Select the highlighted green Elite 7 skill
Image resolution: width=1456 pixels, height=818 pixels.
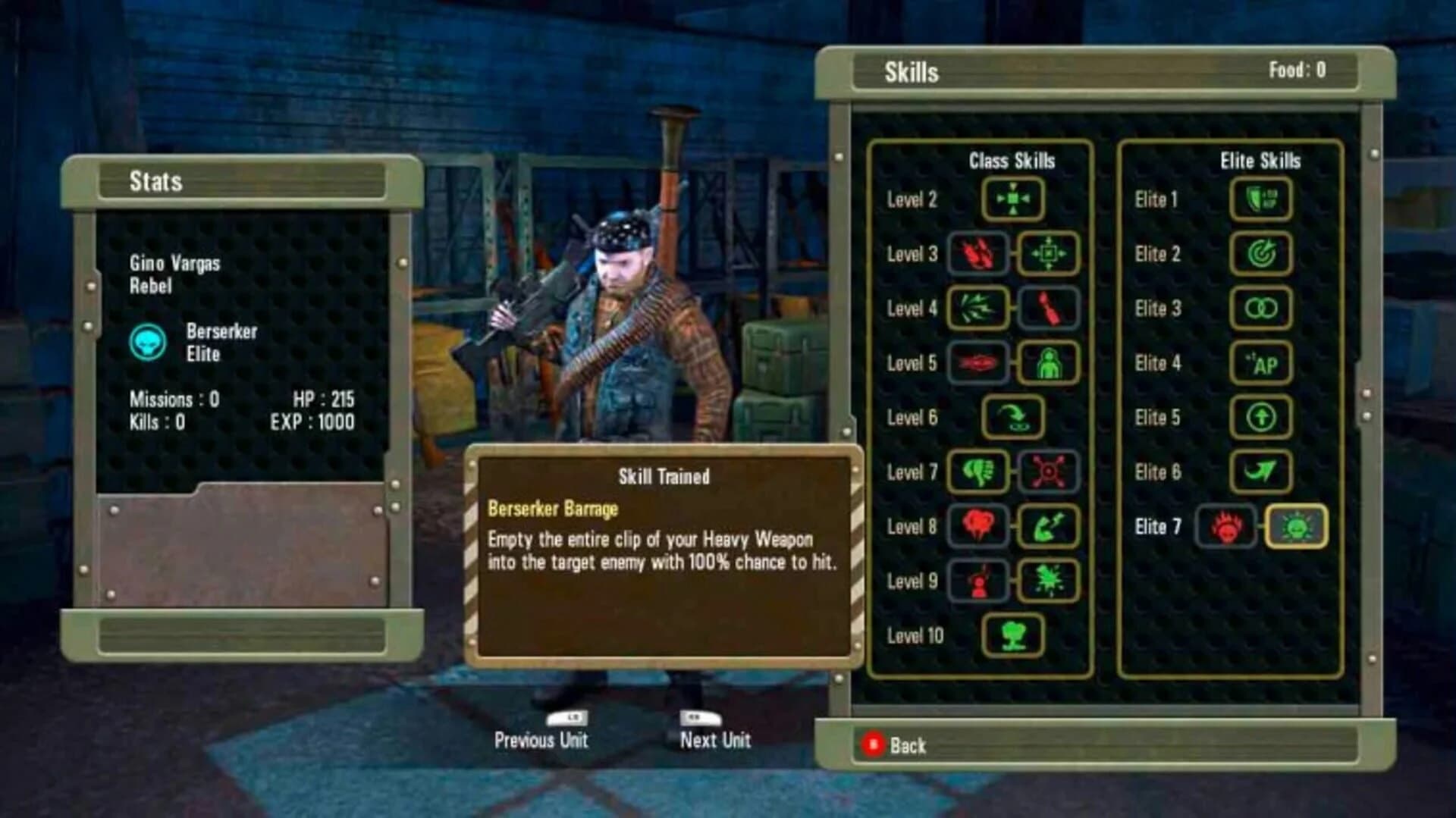(x=1295, y=526)
